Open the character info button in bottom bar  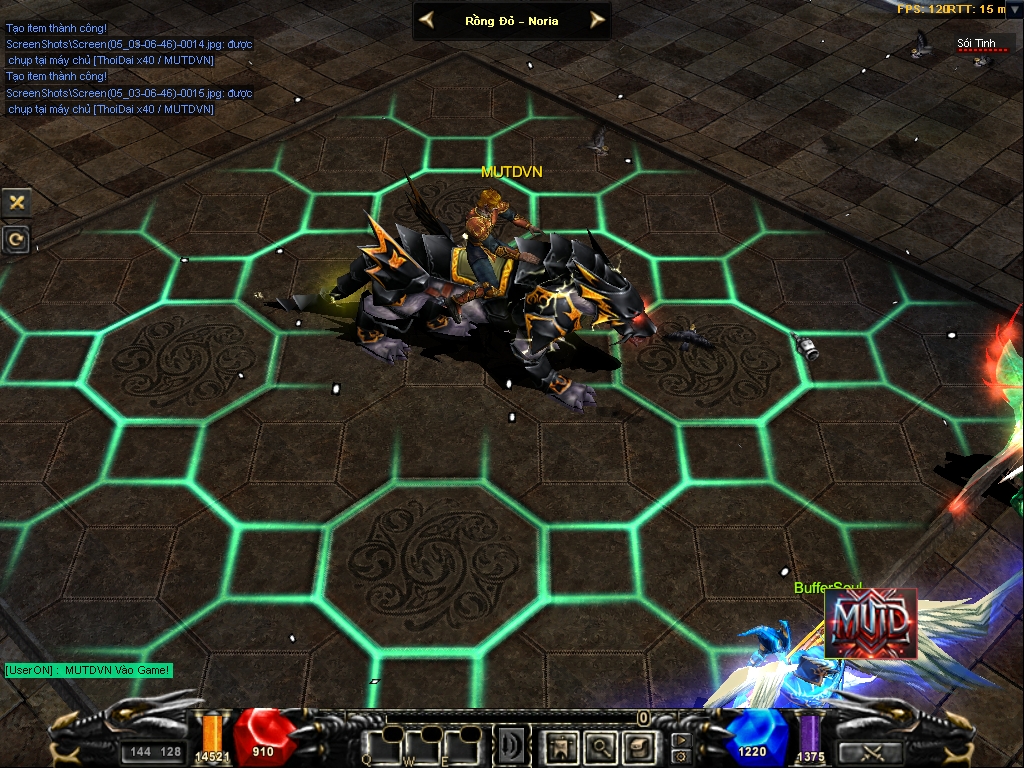[560, 745]
